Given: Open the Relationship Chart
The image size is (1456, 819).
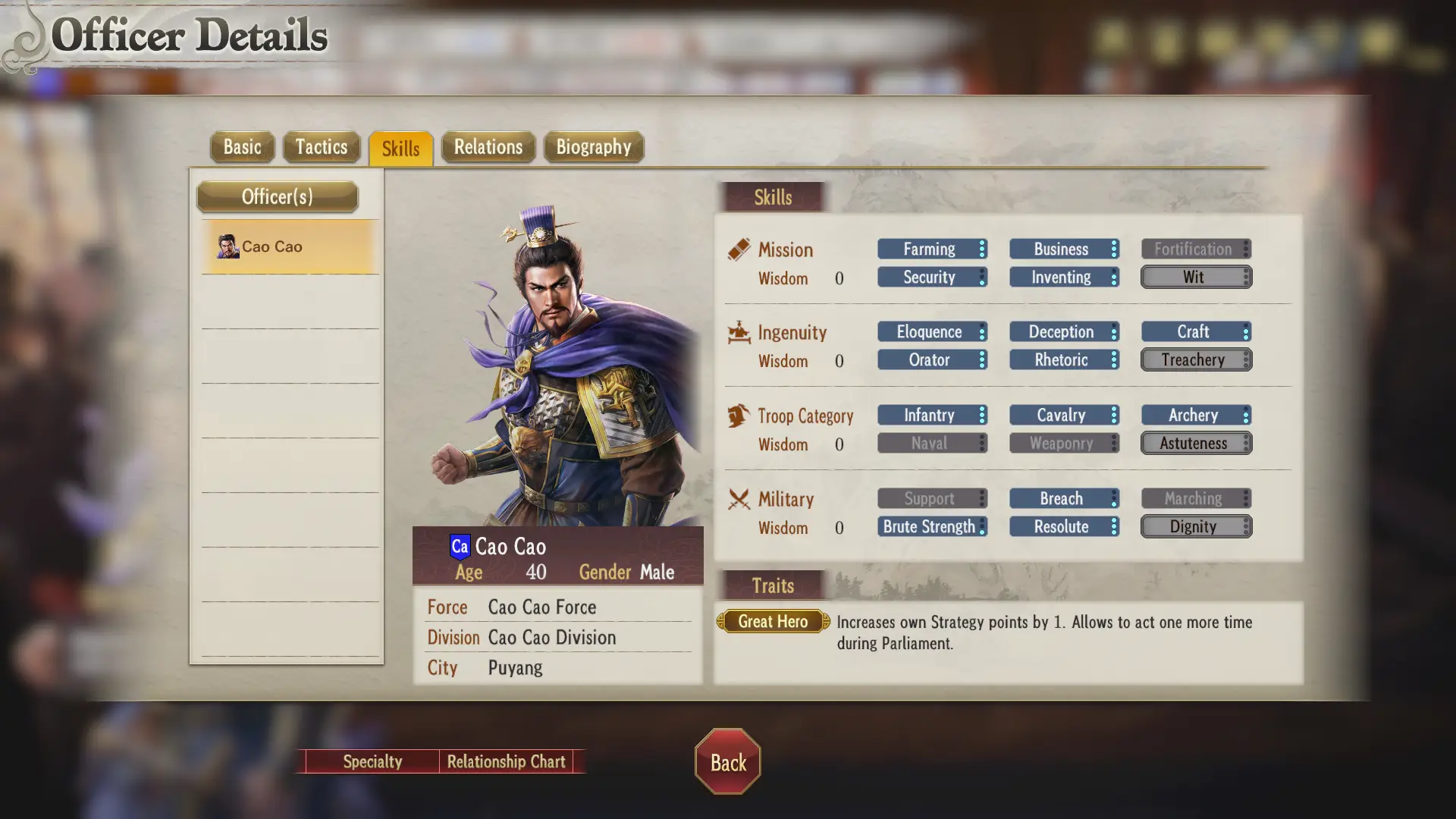Looking at the screenshot, I should coord(507,761).
